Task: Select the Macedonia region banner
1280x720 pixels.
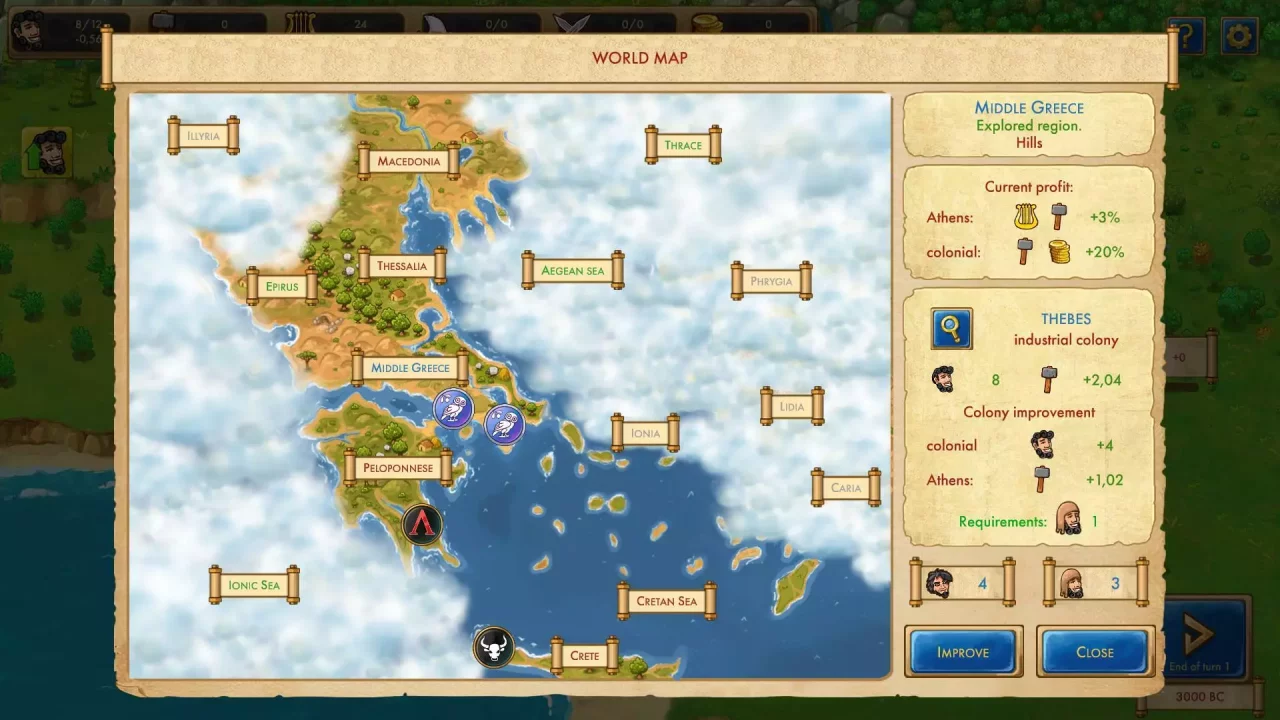Action: tap(408, 160)
